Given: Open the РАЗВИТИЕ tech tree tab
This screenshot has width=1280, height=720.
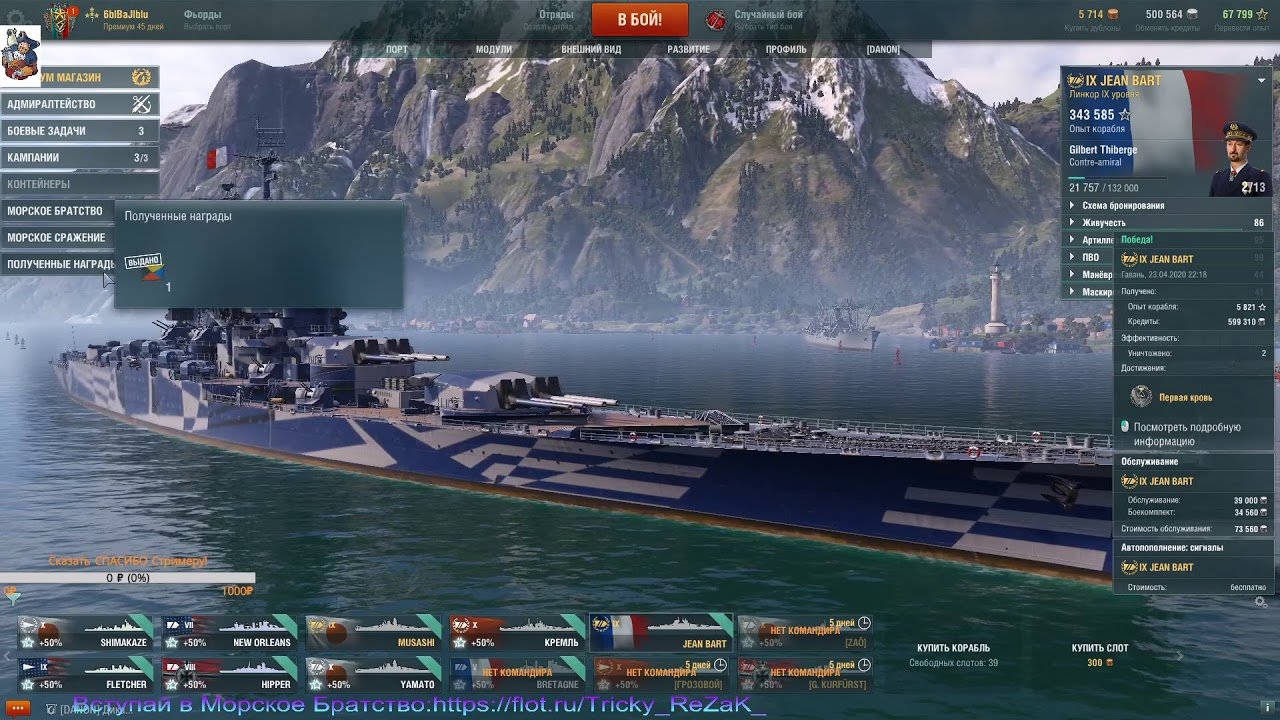Looking at the screenshot, I should point(688,49).
